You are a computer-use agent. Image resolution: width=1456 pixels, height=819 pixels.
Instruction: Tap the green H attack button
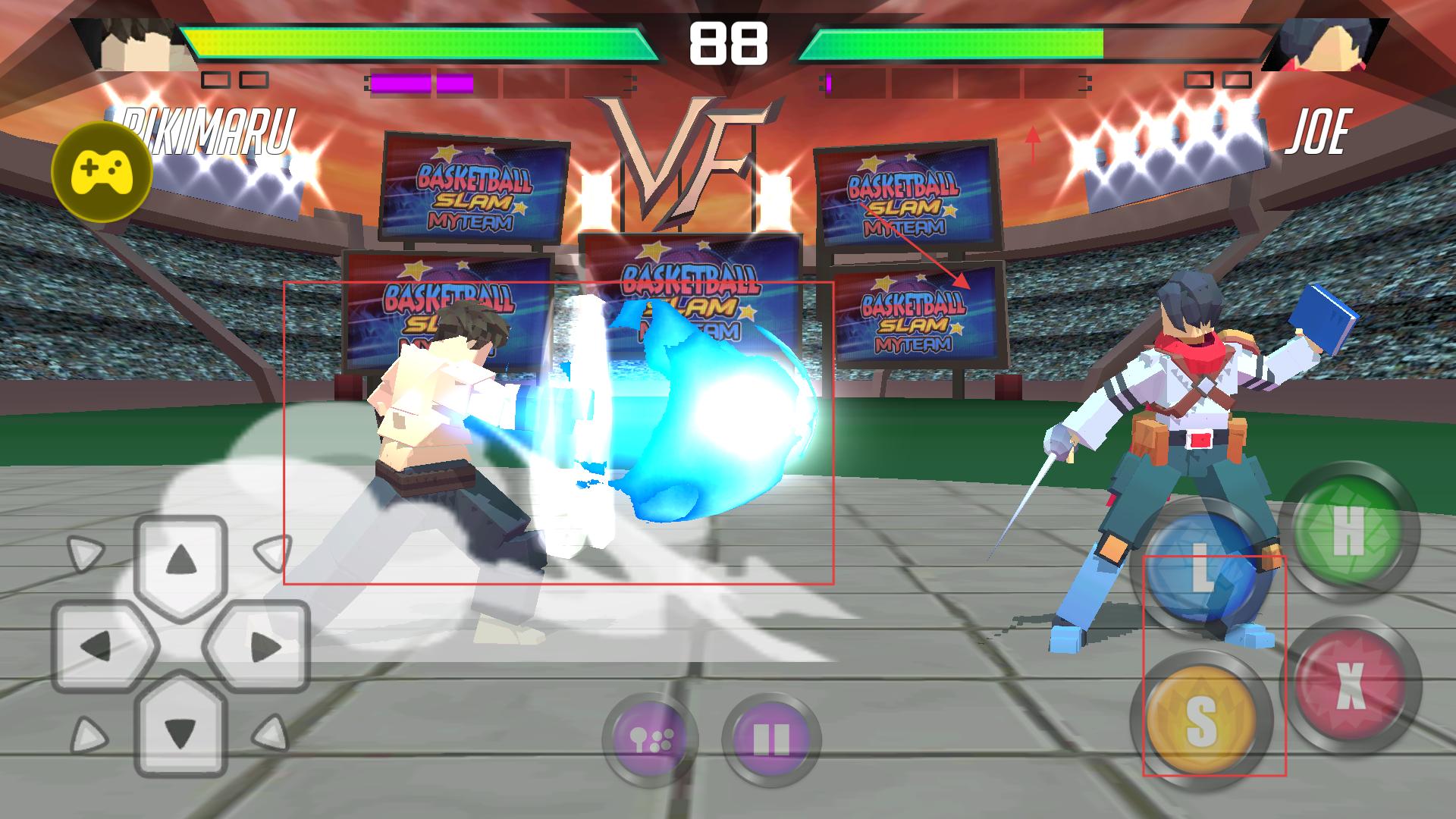pos(1348,529)
